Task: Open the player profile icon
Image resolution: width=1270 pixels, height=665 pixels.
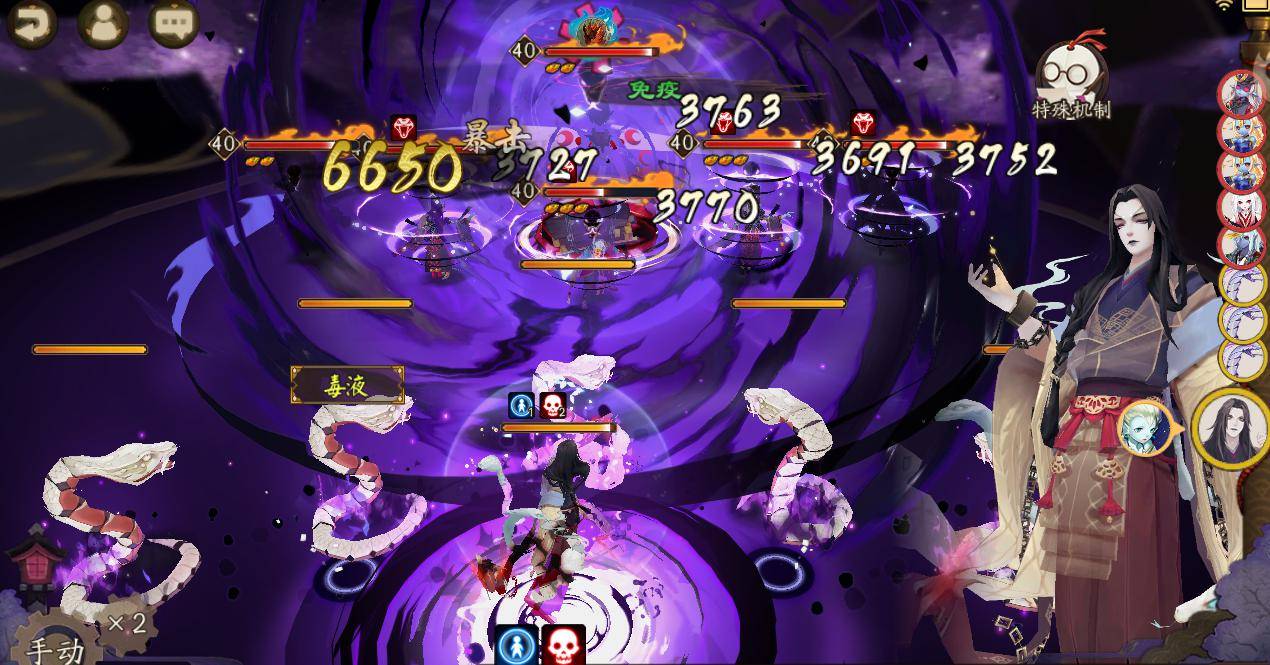Action: (103, 22)
